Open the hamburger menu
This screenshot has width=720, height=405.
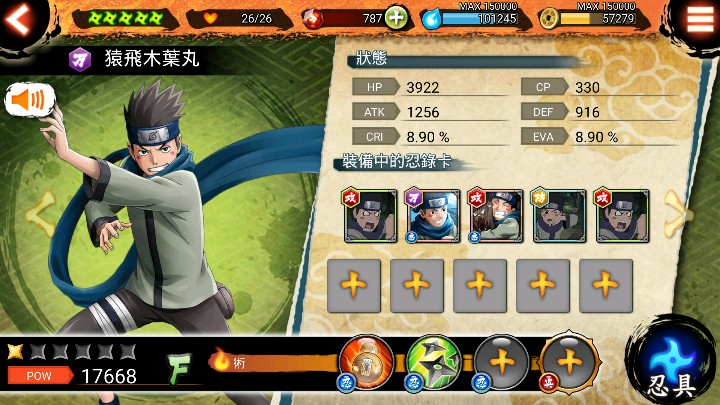coord(699,18)
